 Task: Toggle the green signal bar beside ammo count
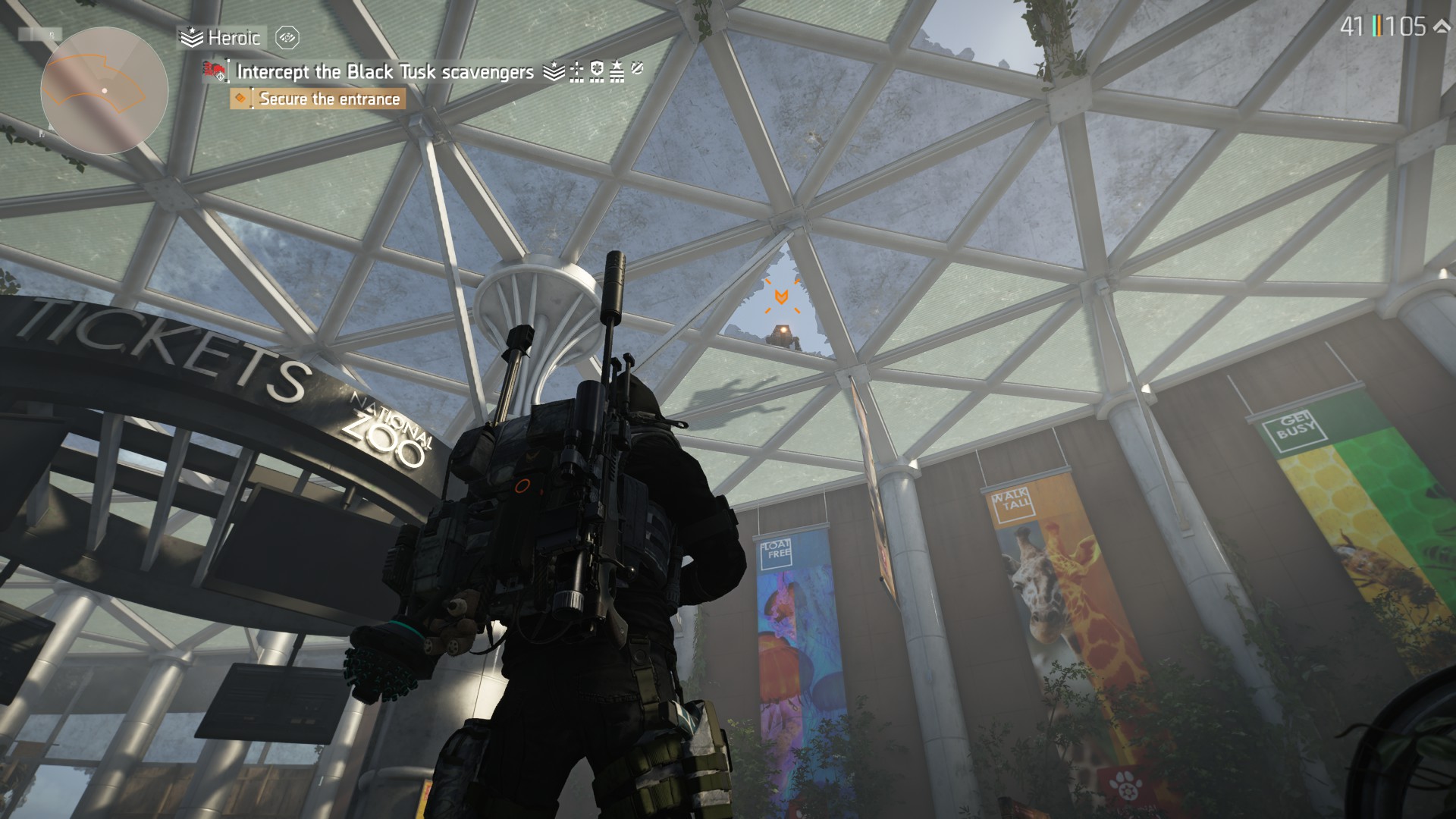point(1374,26)
